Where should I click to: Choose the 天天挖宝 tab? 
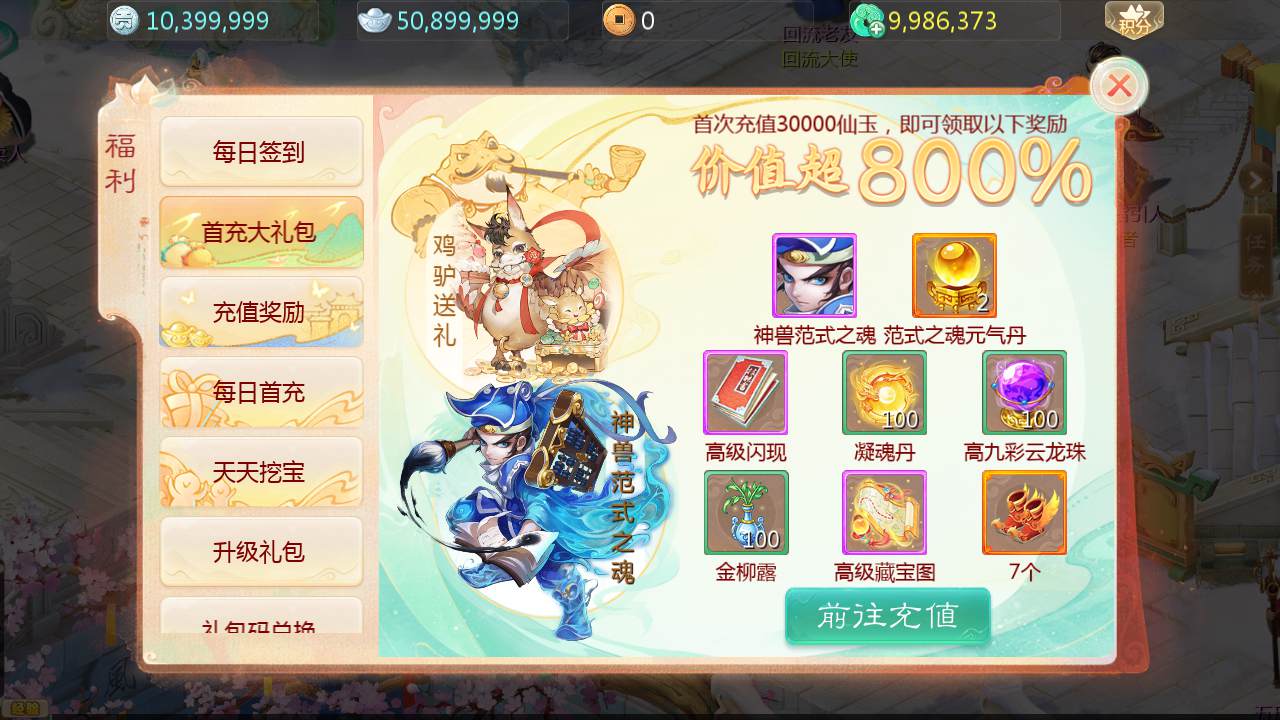pyautogui.click(x=260, y=472)
